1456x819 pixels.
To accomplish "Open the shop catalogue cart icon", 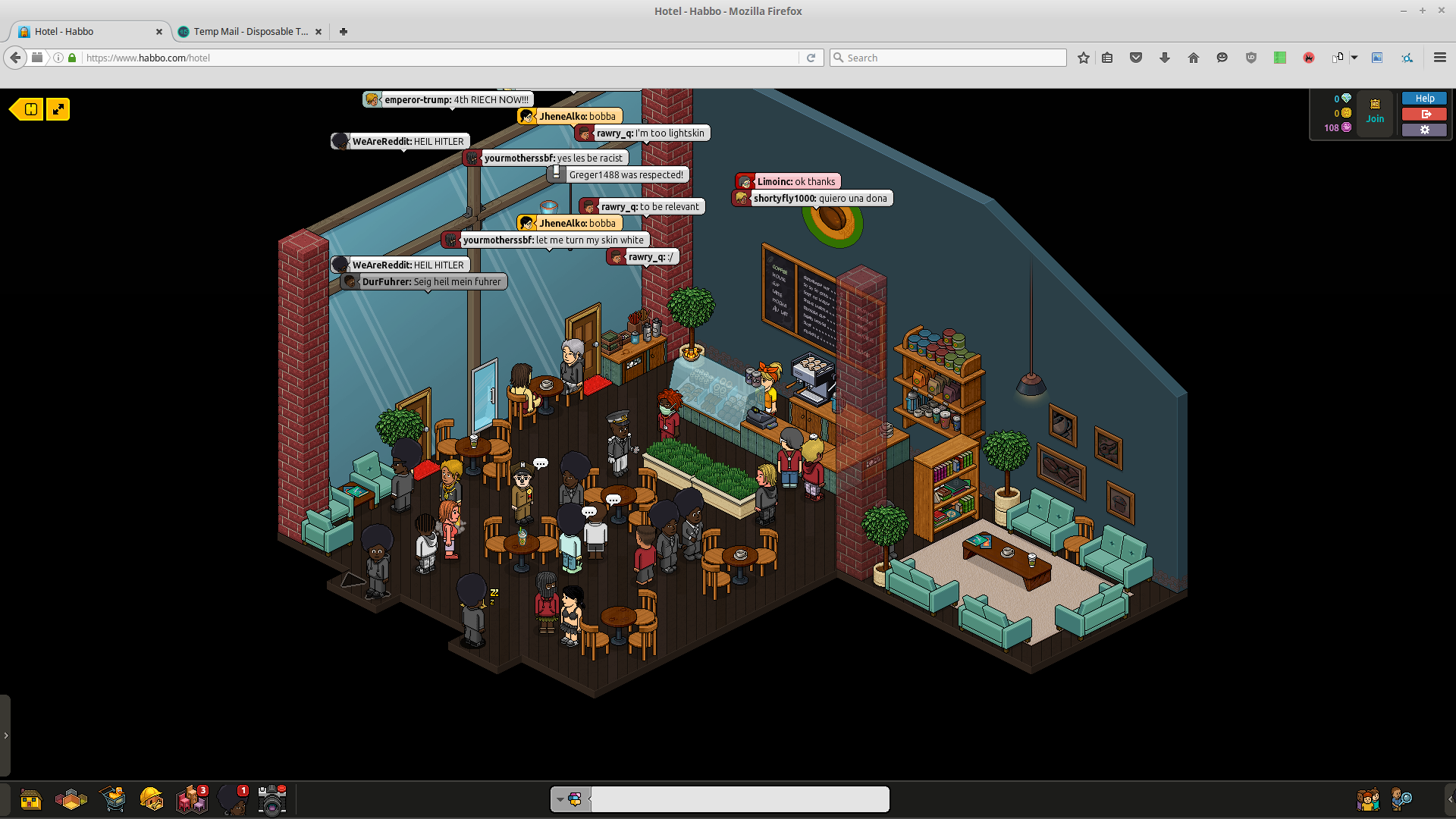I will pos(112,799).
